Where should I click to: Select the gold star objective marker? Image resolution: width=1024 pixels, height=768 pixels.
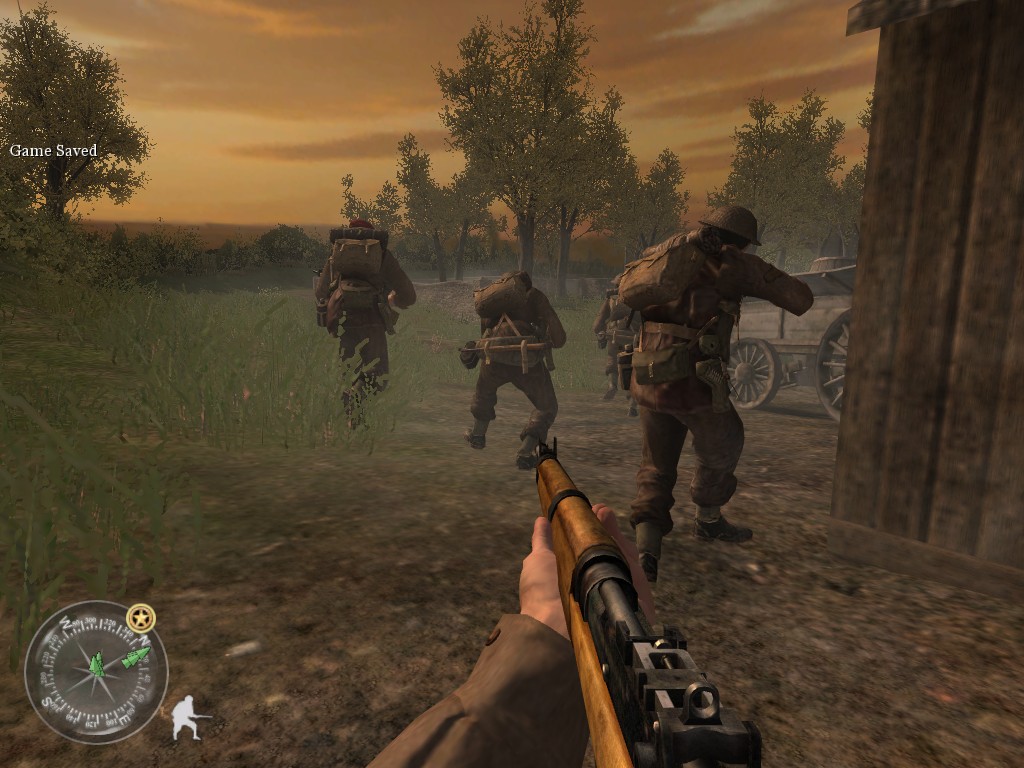[141, 618]
